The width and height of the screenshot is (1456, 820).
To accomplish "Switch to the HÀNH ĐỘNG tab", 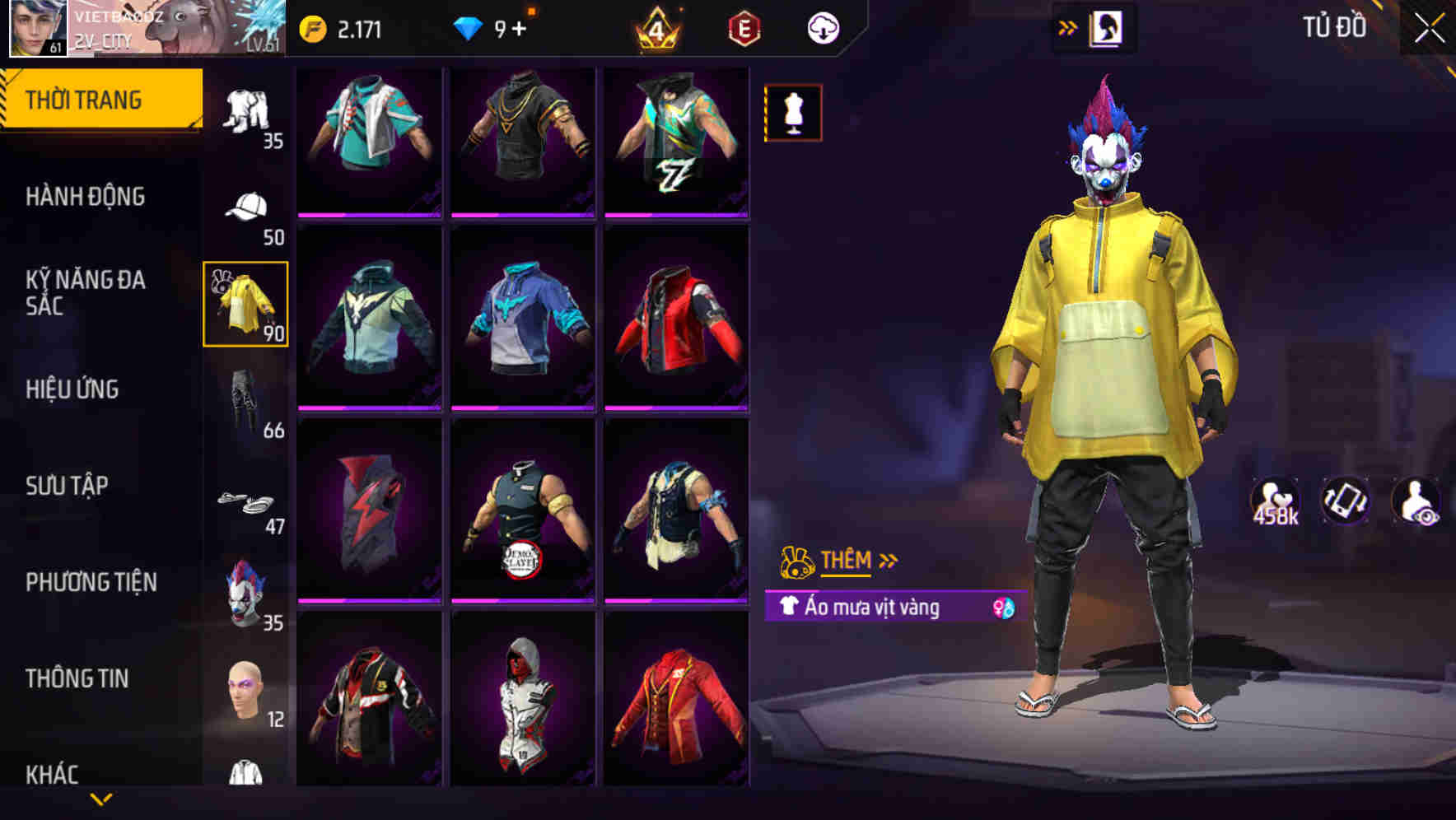I will [86, 198].
